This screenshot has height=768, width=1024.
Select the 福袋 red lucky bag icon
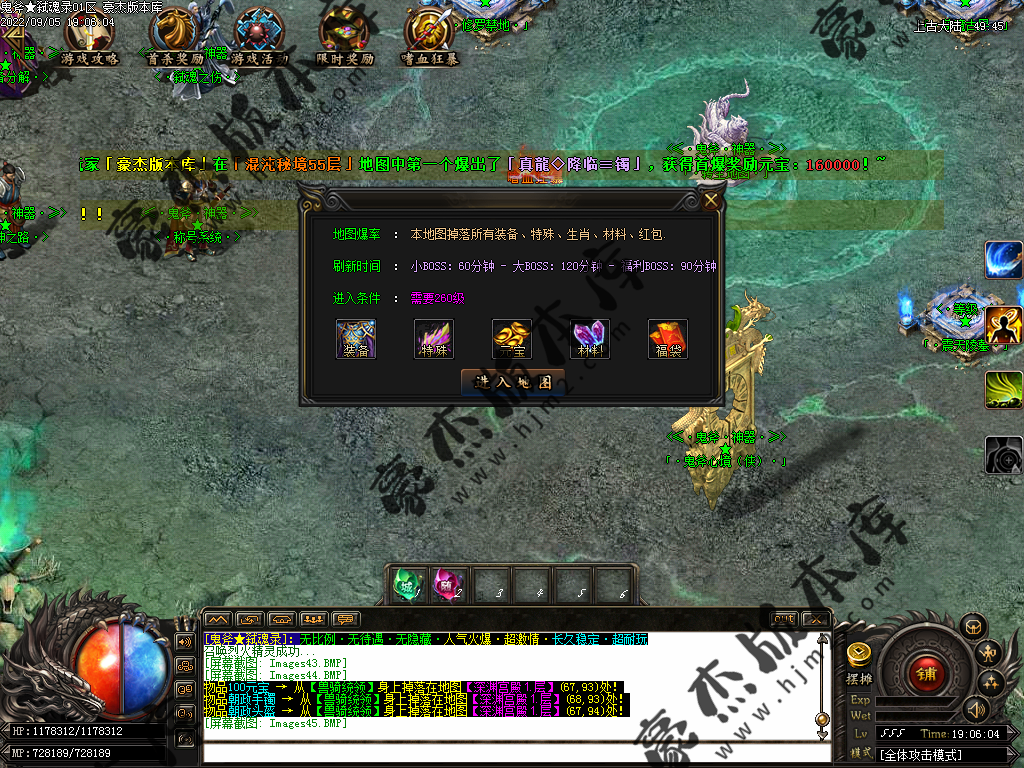[x=668, y=338]
